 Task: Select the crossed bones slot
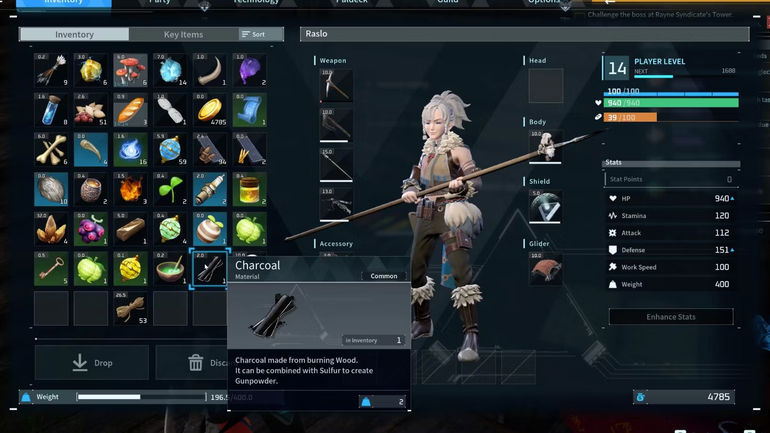(x=51, y=149)
